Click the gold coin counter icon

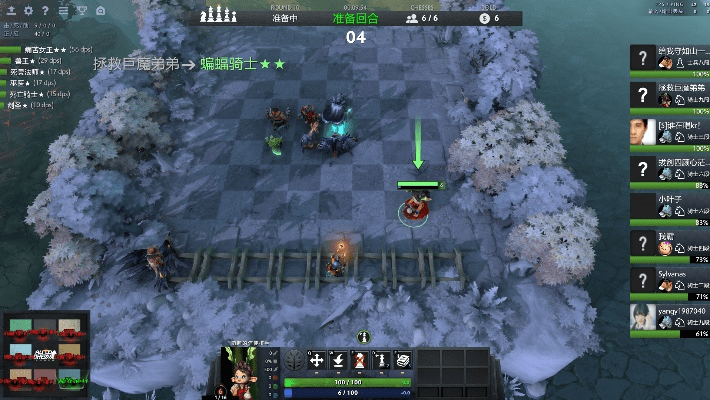tap(484, 18)
